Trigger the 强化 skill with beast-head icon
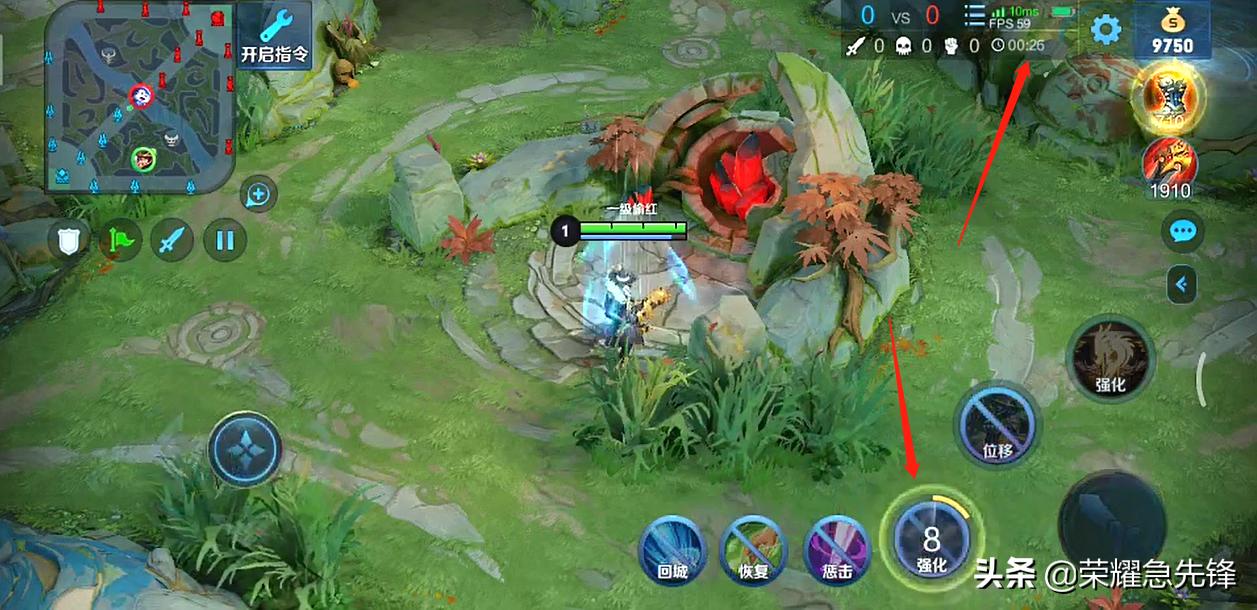This screenshot has width=1257, height=610. pos(1110,359)
